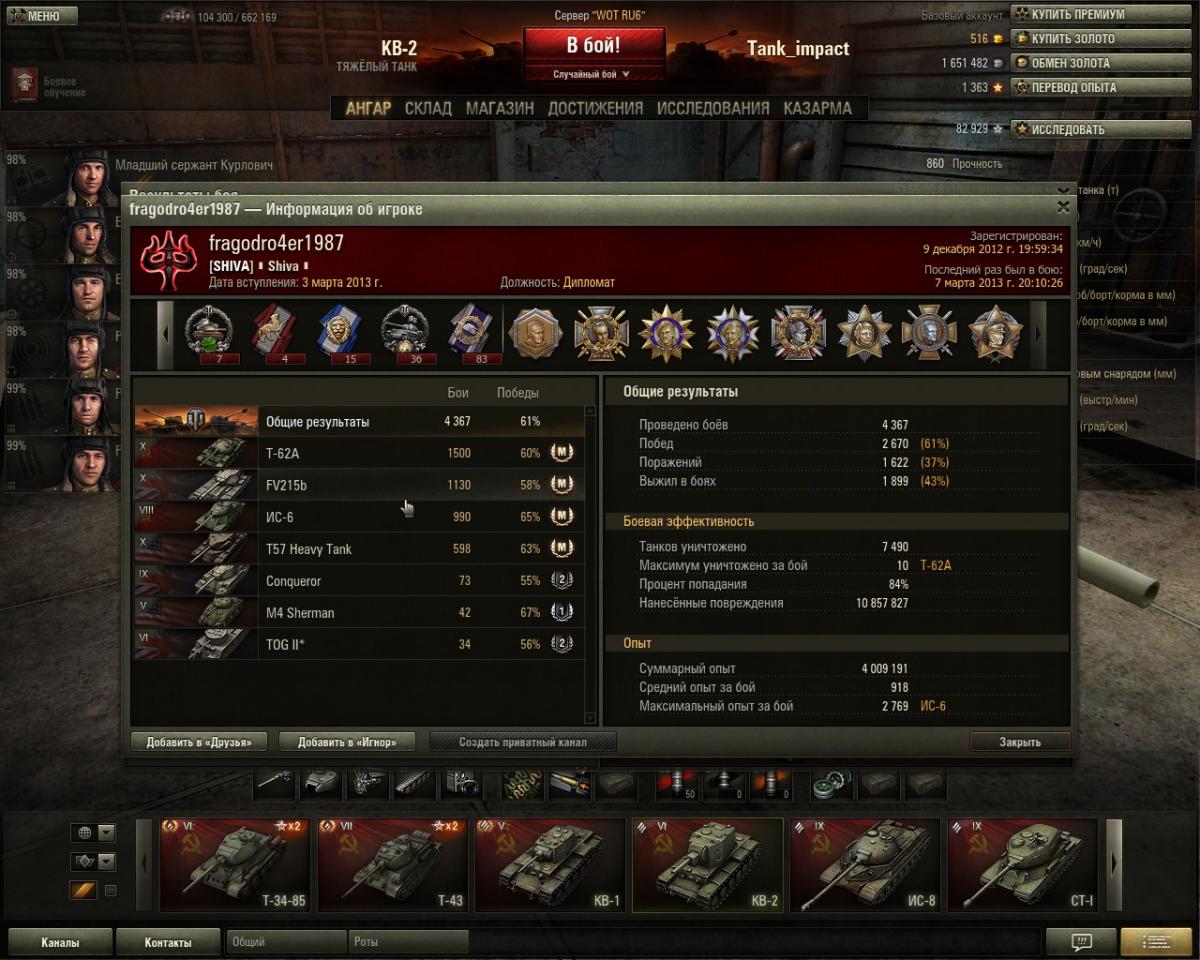Start battle with В бой! button
The height and width of the screenshot is (960, 1200).
[x=594, y=46]
